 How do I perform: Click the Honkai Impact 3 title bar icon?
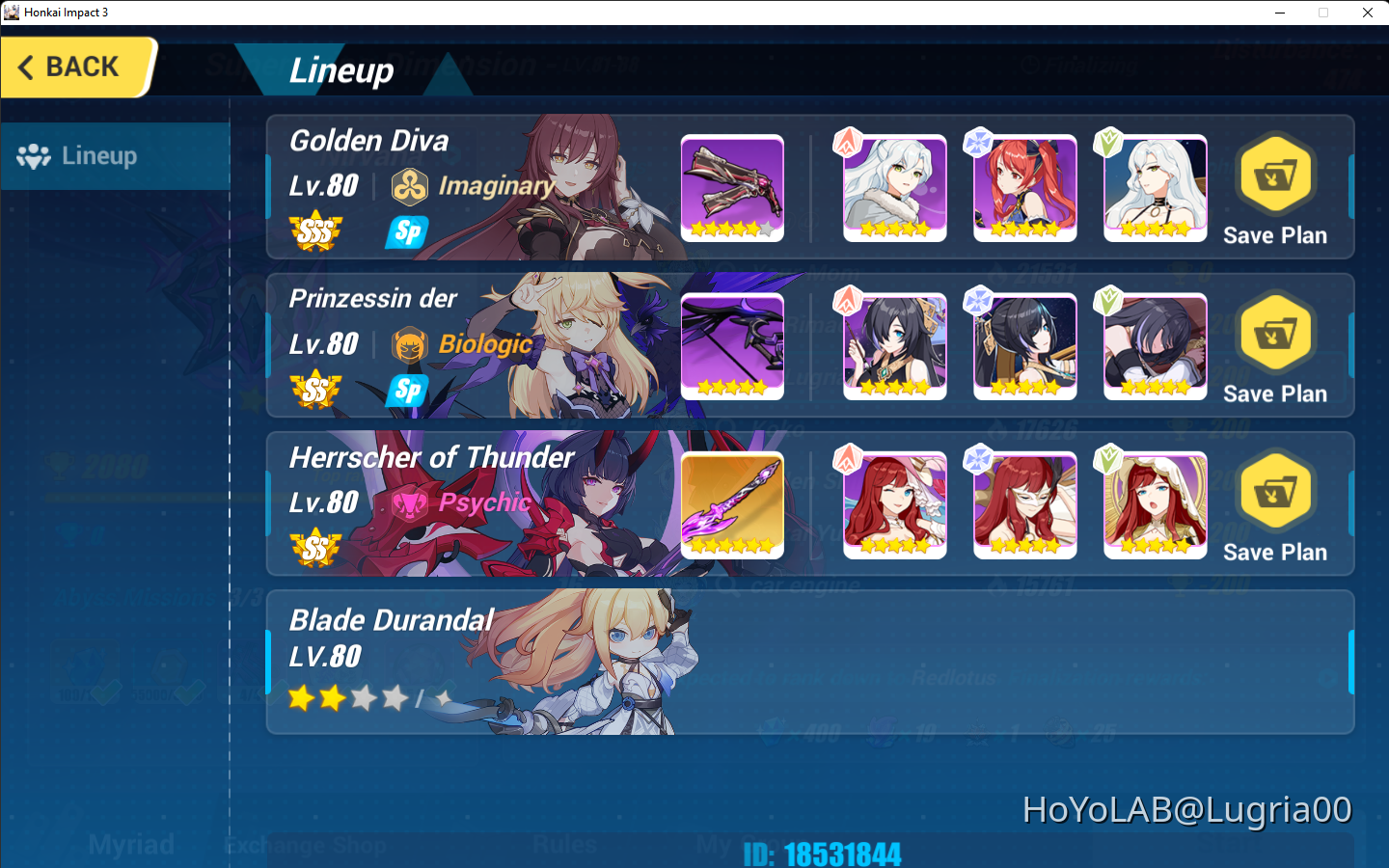pyautogui.click(x=12, y=12)
